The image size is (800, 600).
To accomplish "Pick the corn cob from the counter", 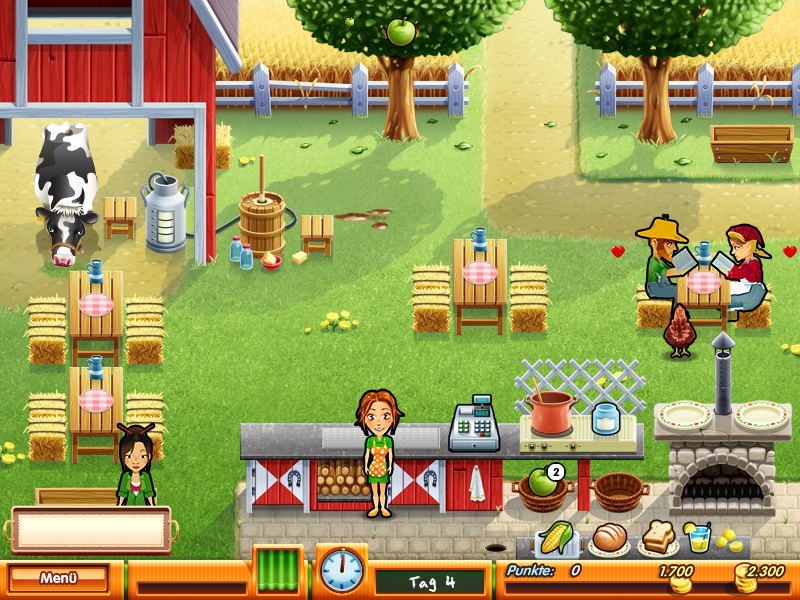I will coord(556,539).
